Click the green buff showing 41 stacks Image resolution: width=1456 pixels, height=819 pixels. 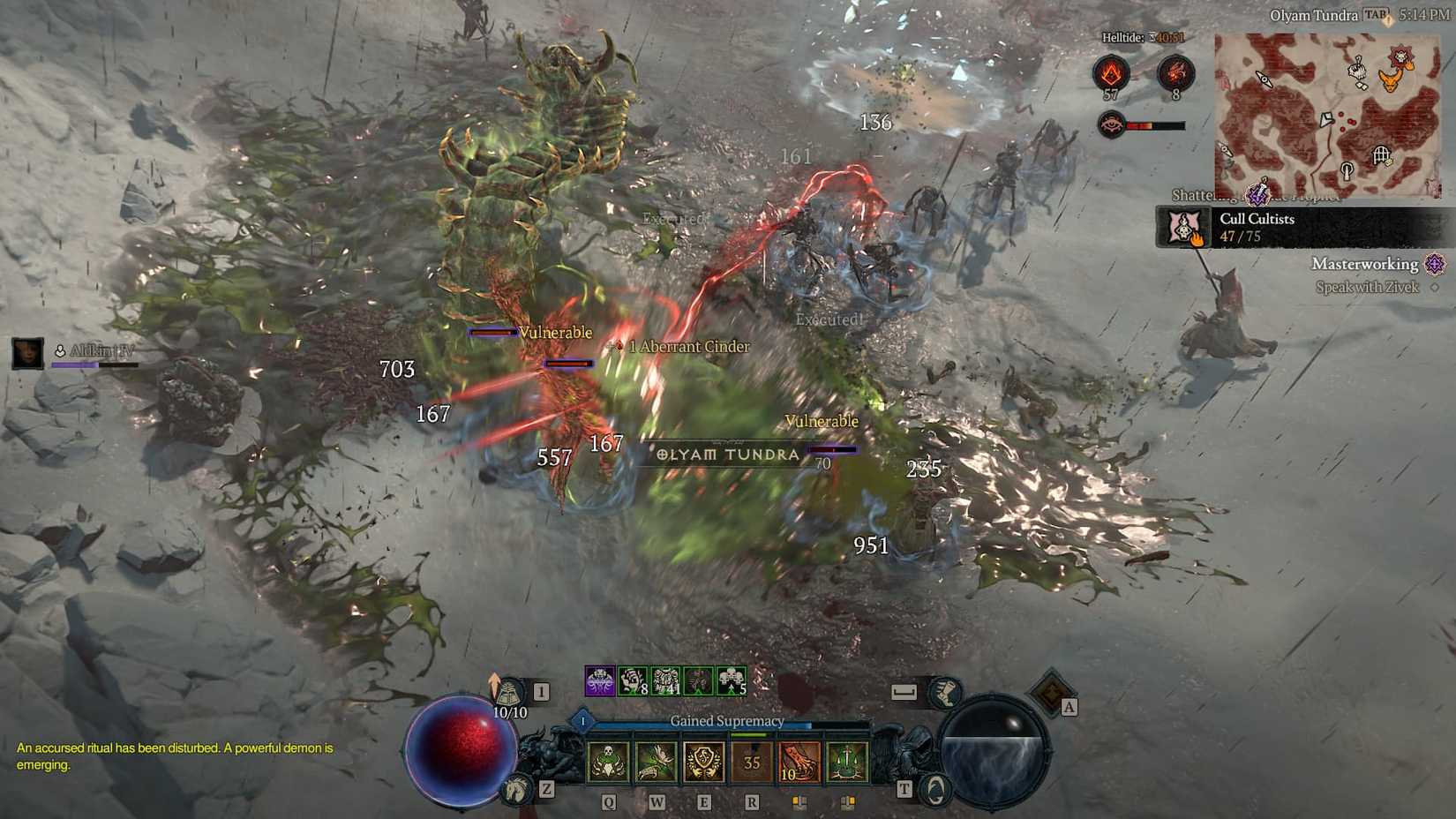pos(665,680)
